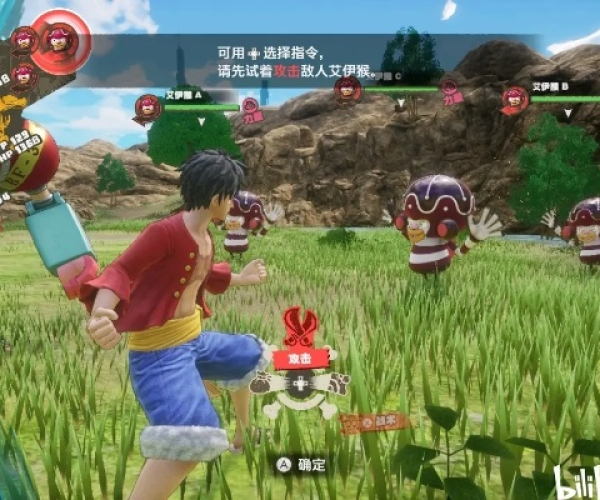
Task: Open the fist skills command
Action: (337, 383)
